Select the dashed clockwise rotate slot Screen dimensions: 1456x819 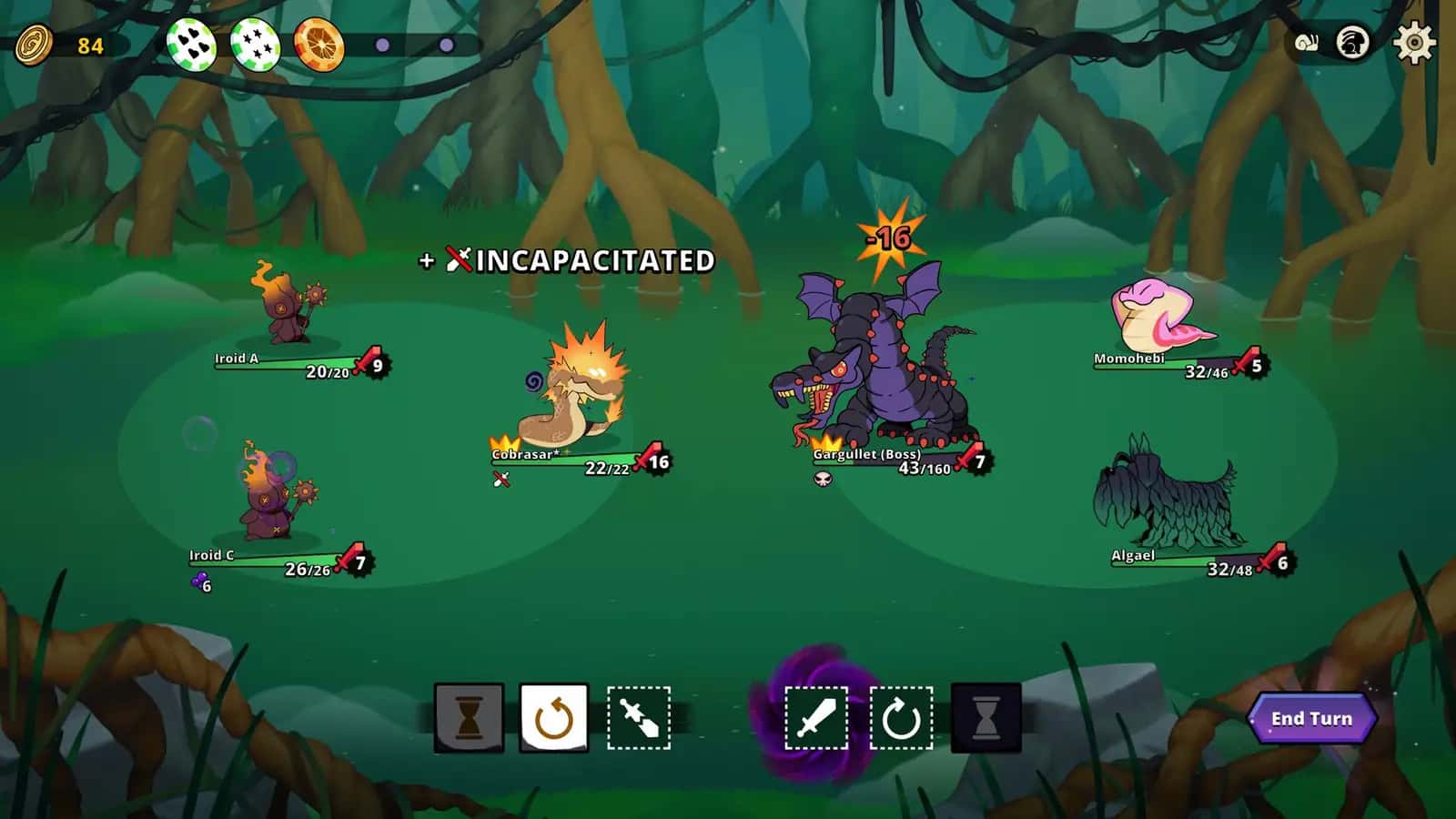[x=901, y=718]
